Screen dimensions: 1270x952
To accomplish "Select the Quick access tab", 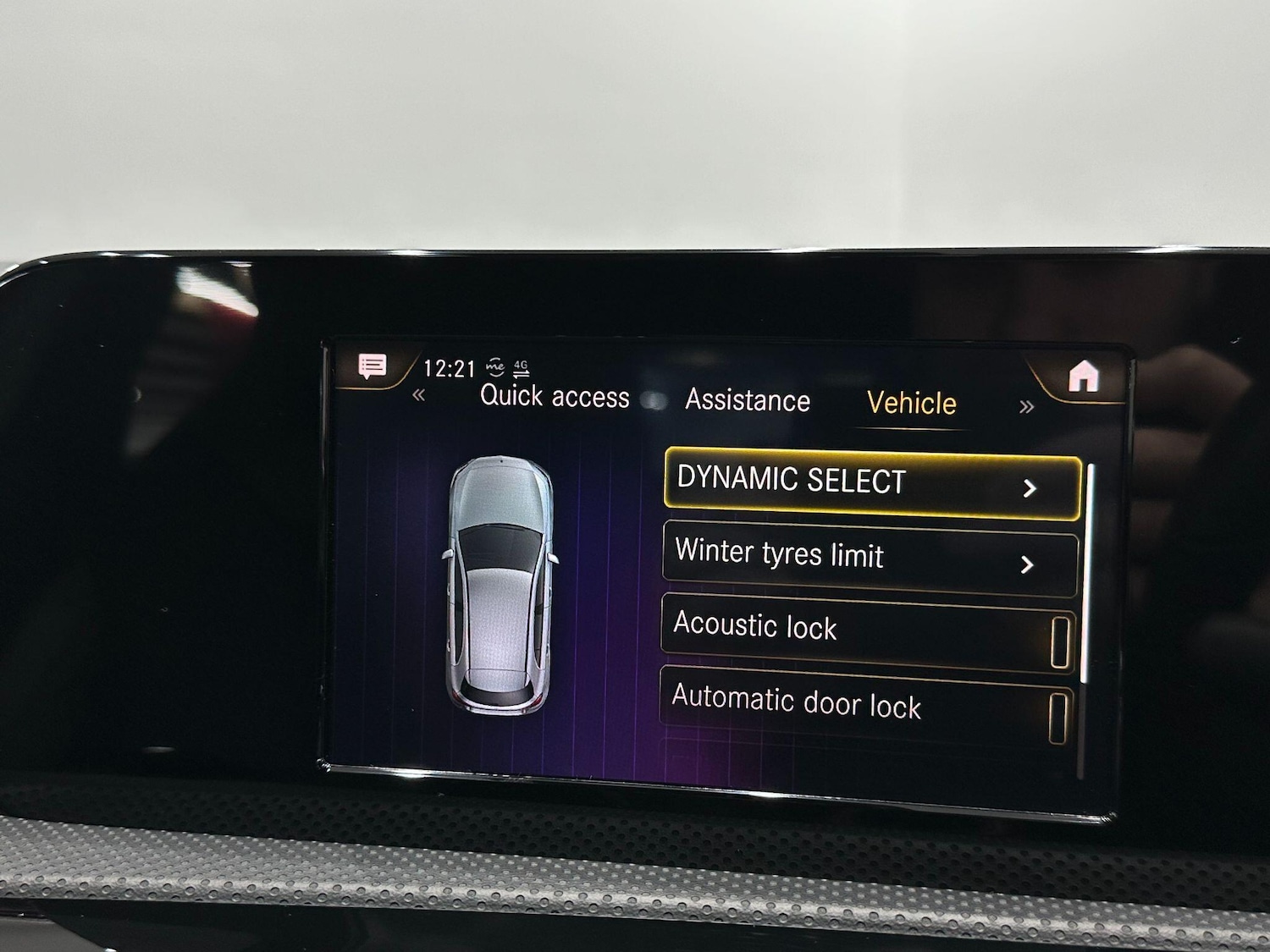I will pos(555,398).
